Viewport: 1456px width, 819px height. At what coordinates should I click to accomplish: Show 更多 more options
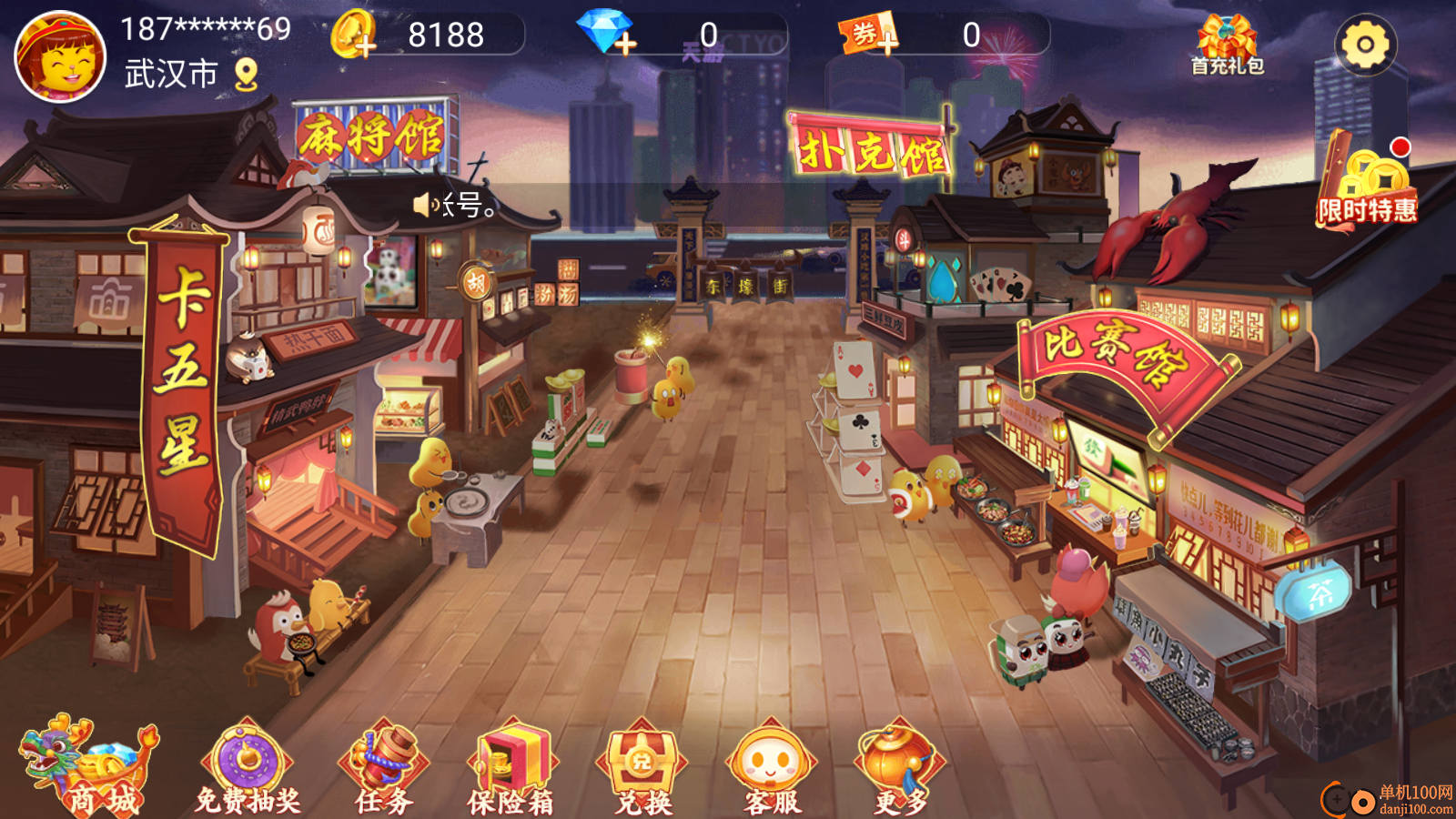900,766
